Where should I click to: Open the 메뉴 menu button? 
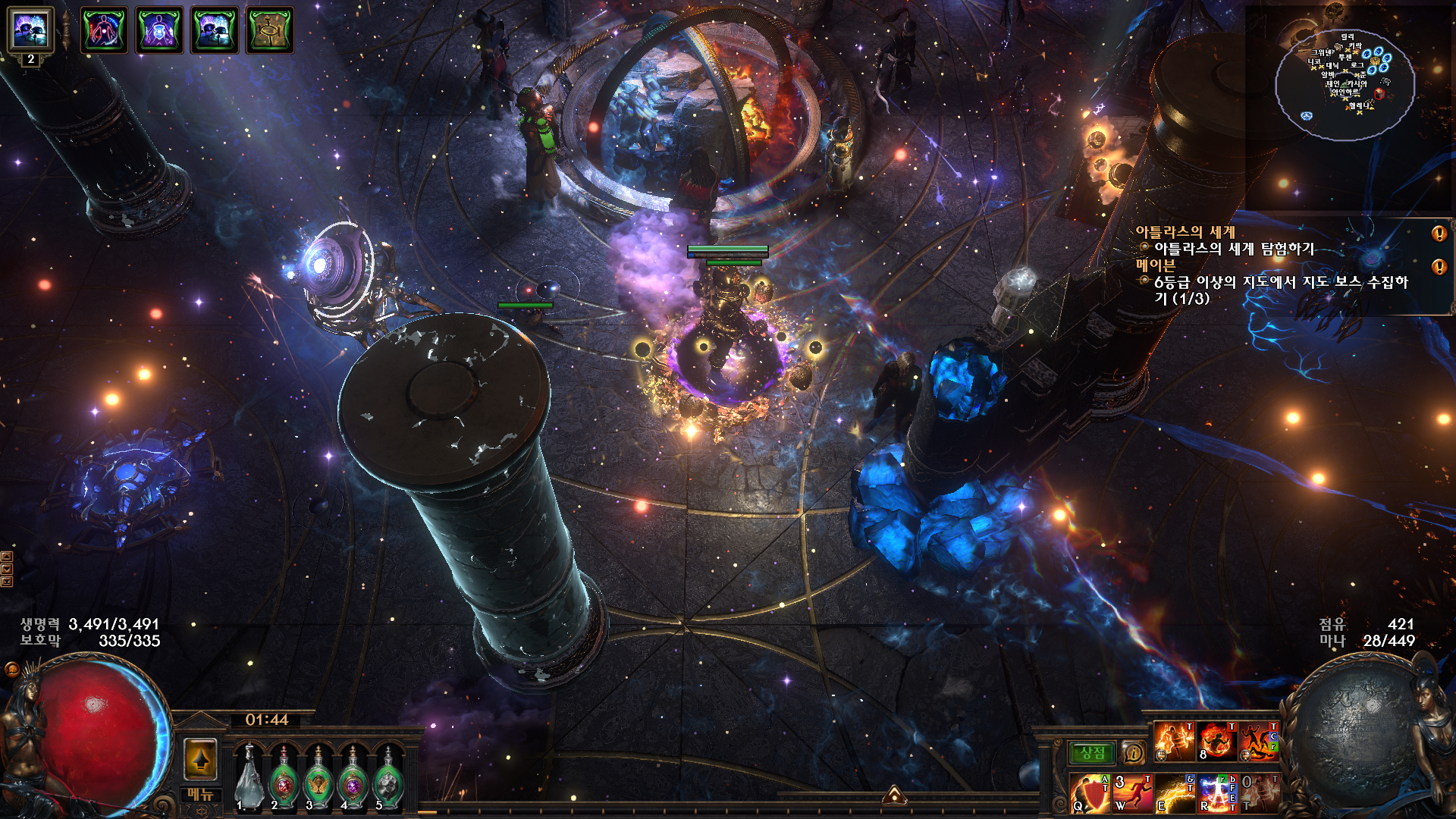[201, 795]
